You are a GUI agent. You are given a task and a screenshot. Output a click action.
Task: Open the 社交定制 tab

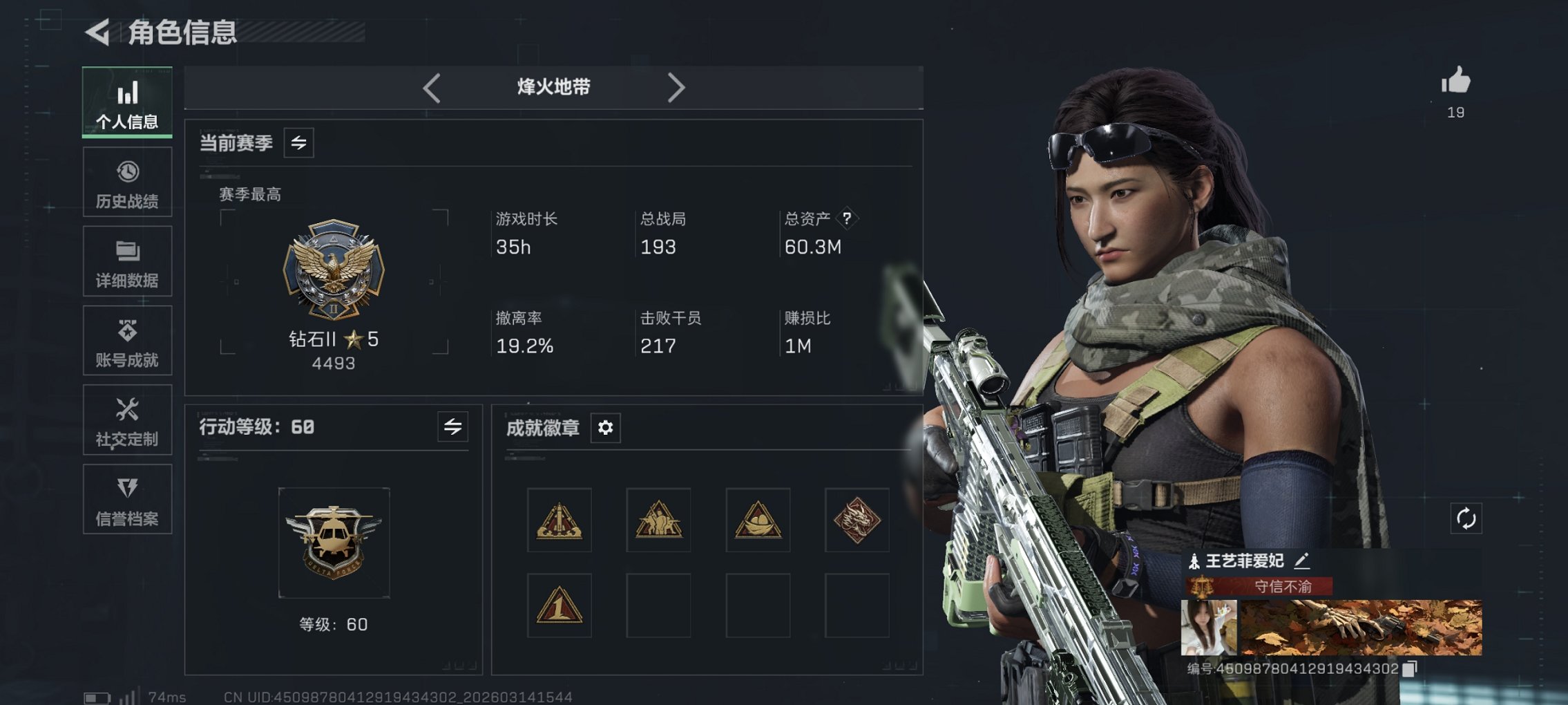pyautogui.click(x=127, y=420)
